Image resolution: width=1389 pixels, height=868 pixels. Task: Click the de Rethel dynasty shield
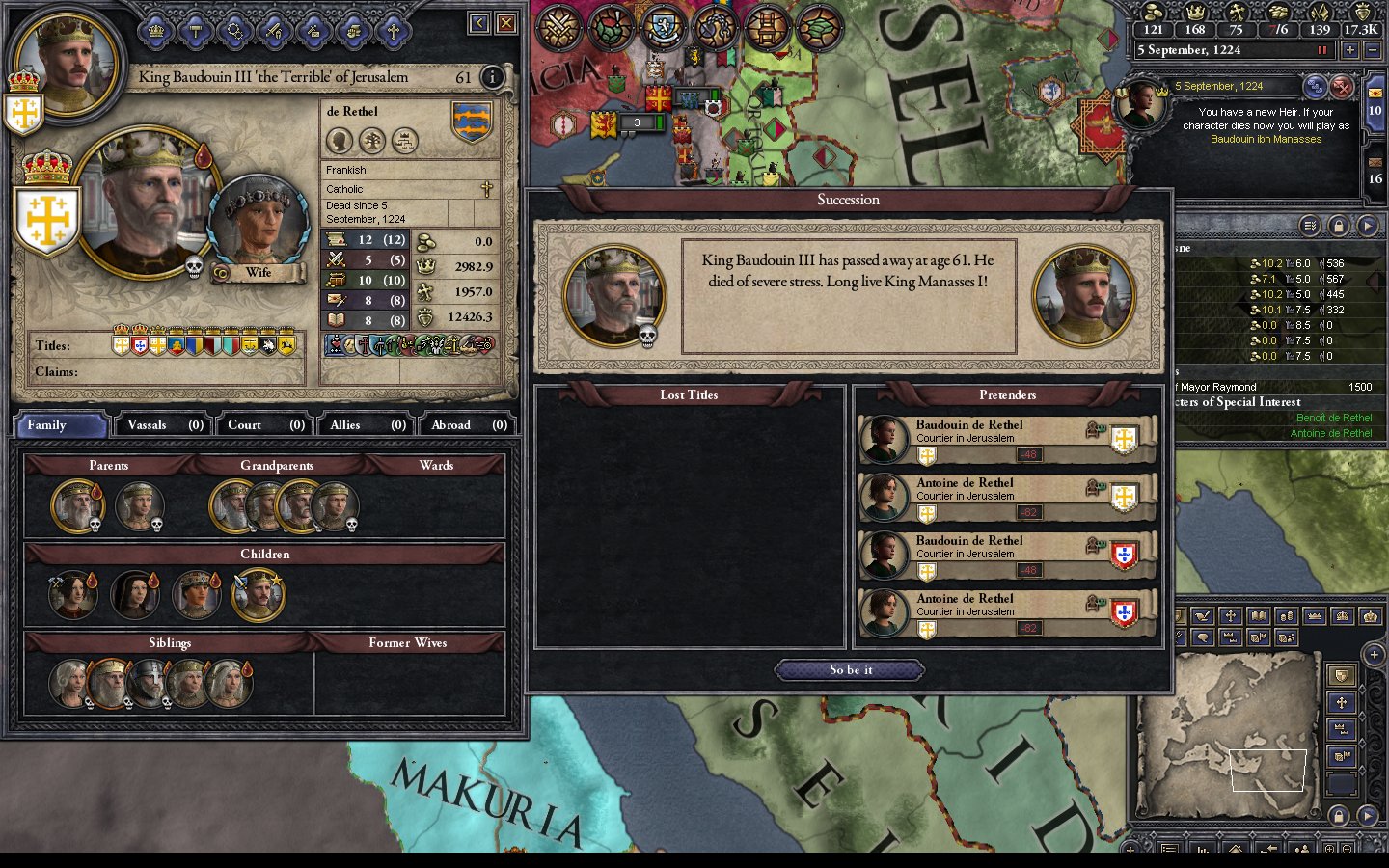(x=472, y=122)
